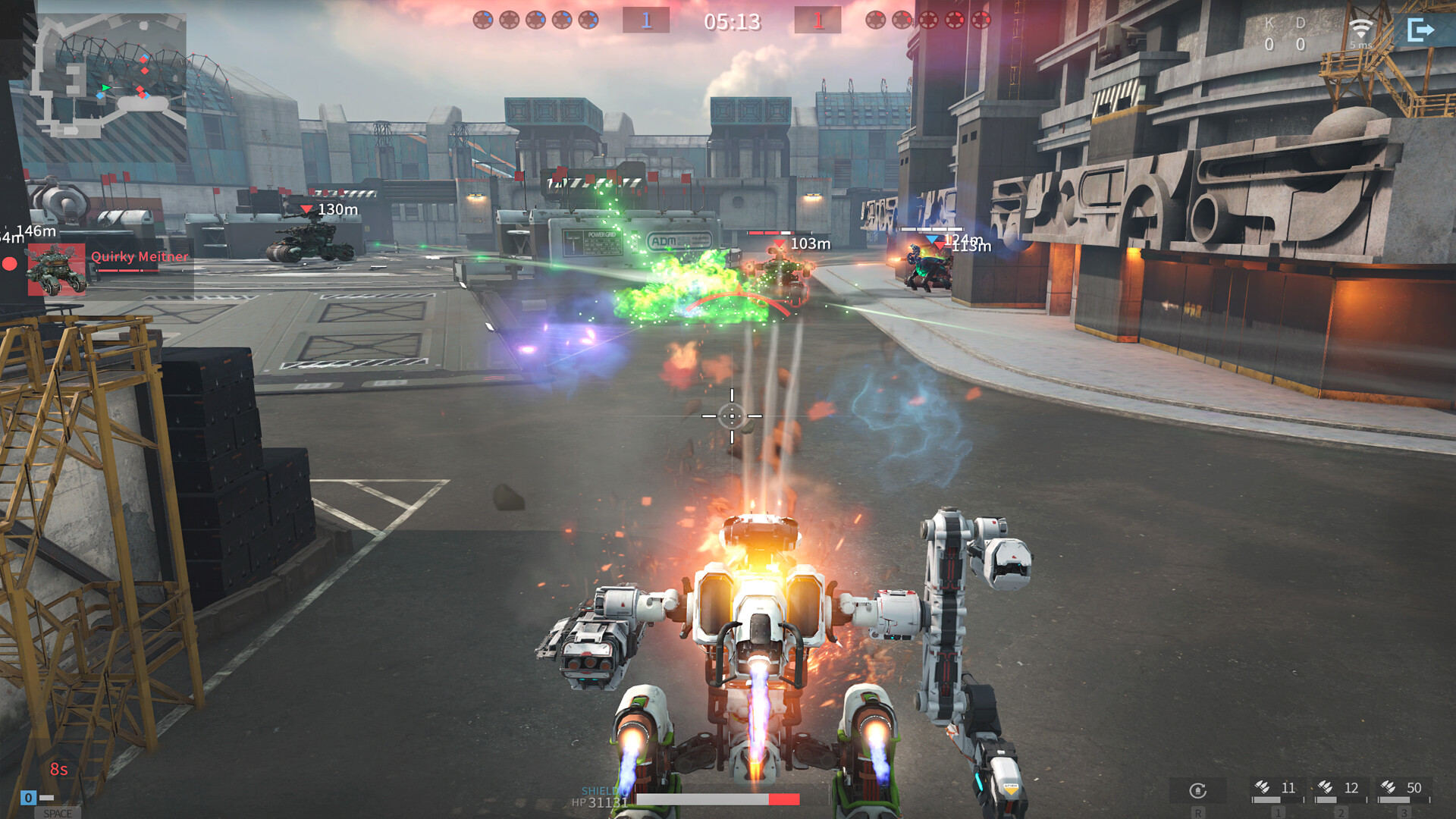Select the weapon slot with 50 ammo

click(x=1403, y=790)
